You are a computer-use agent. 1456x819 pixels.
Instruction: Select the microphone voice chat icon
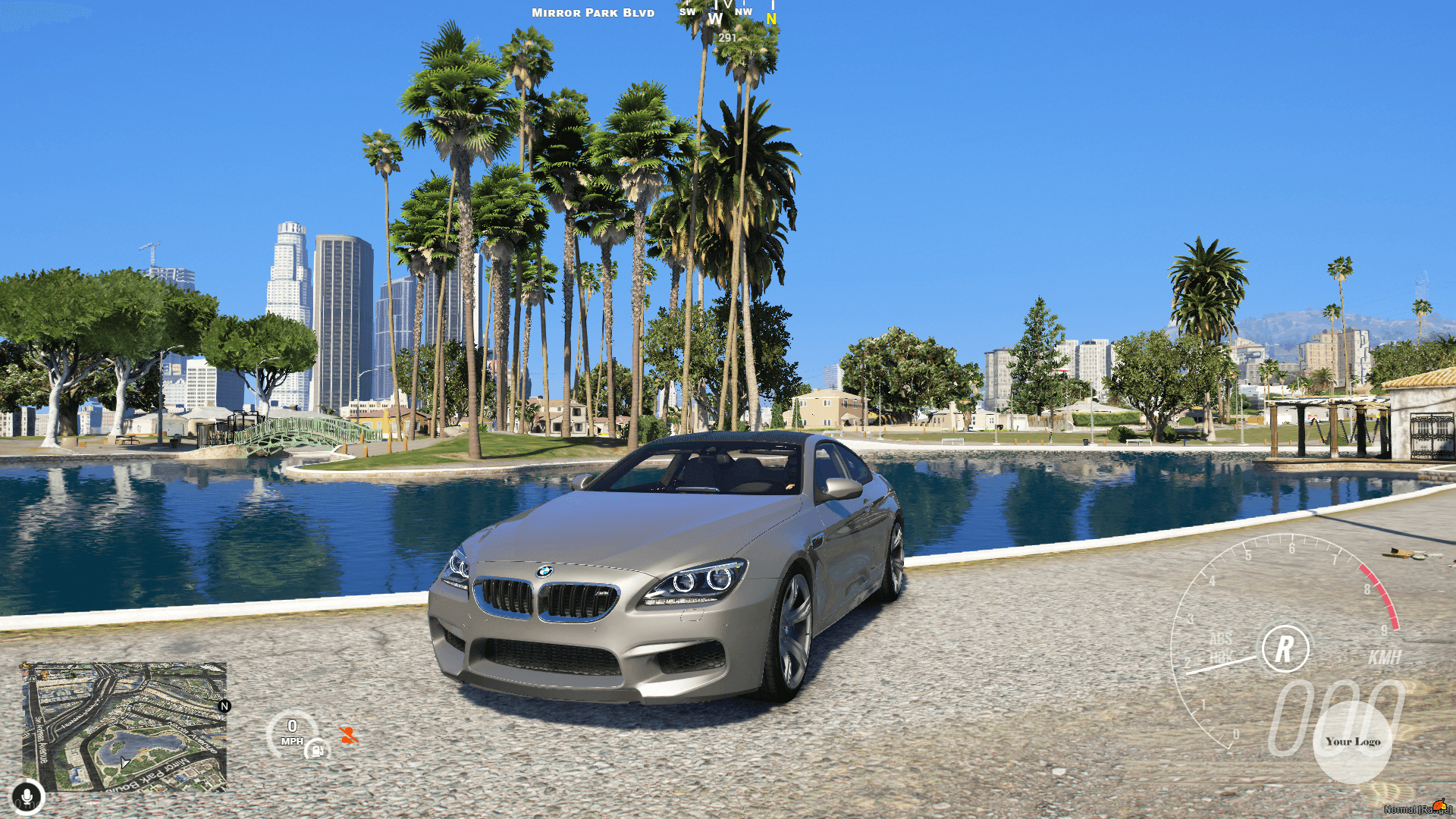(27, 795)
